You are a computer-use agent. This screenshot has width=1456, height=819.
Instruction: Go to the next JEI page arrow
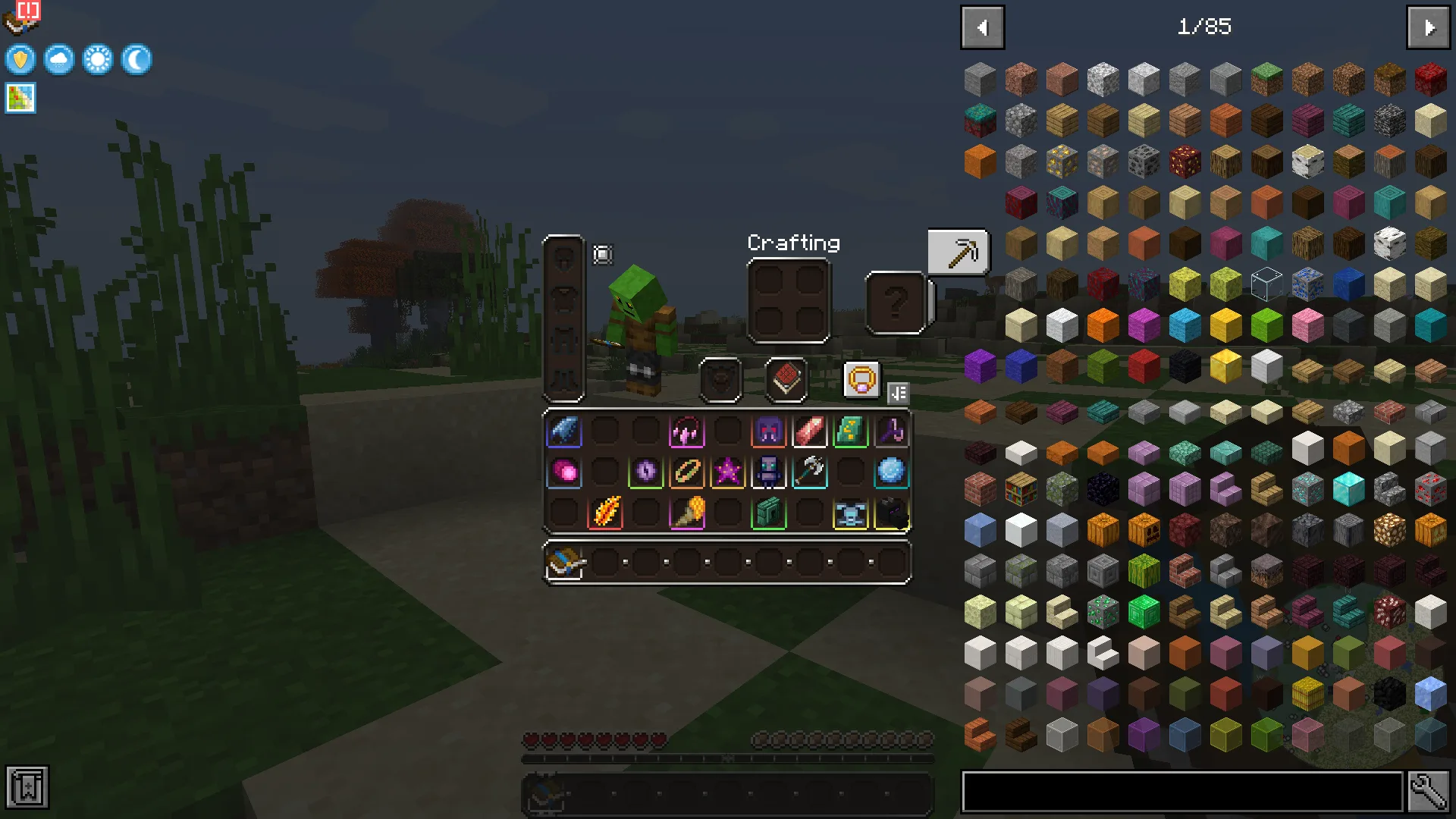1429,27
